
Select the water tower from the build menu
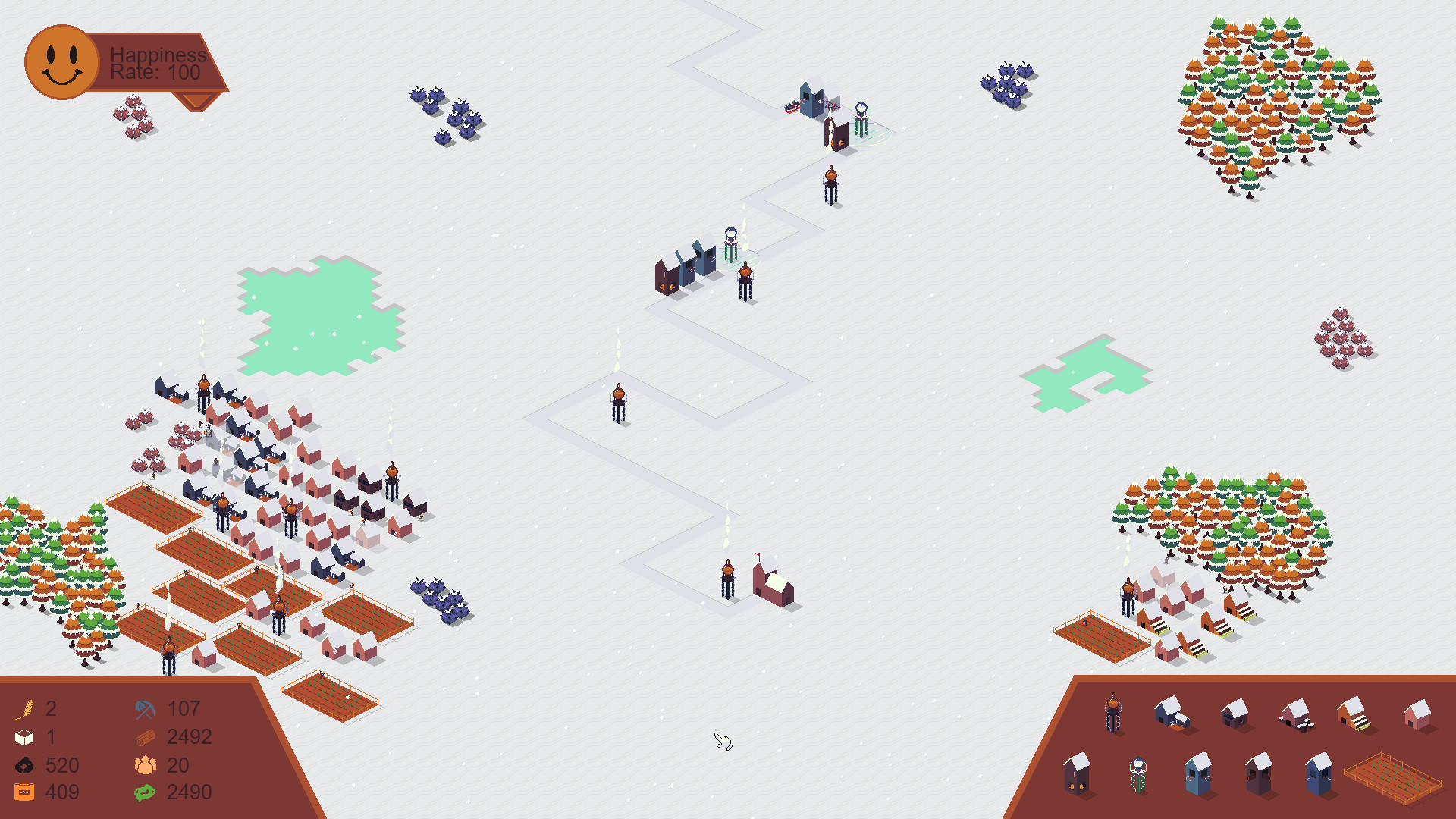[x=1112, y=714]
